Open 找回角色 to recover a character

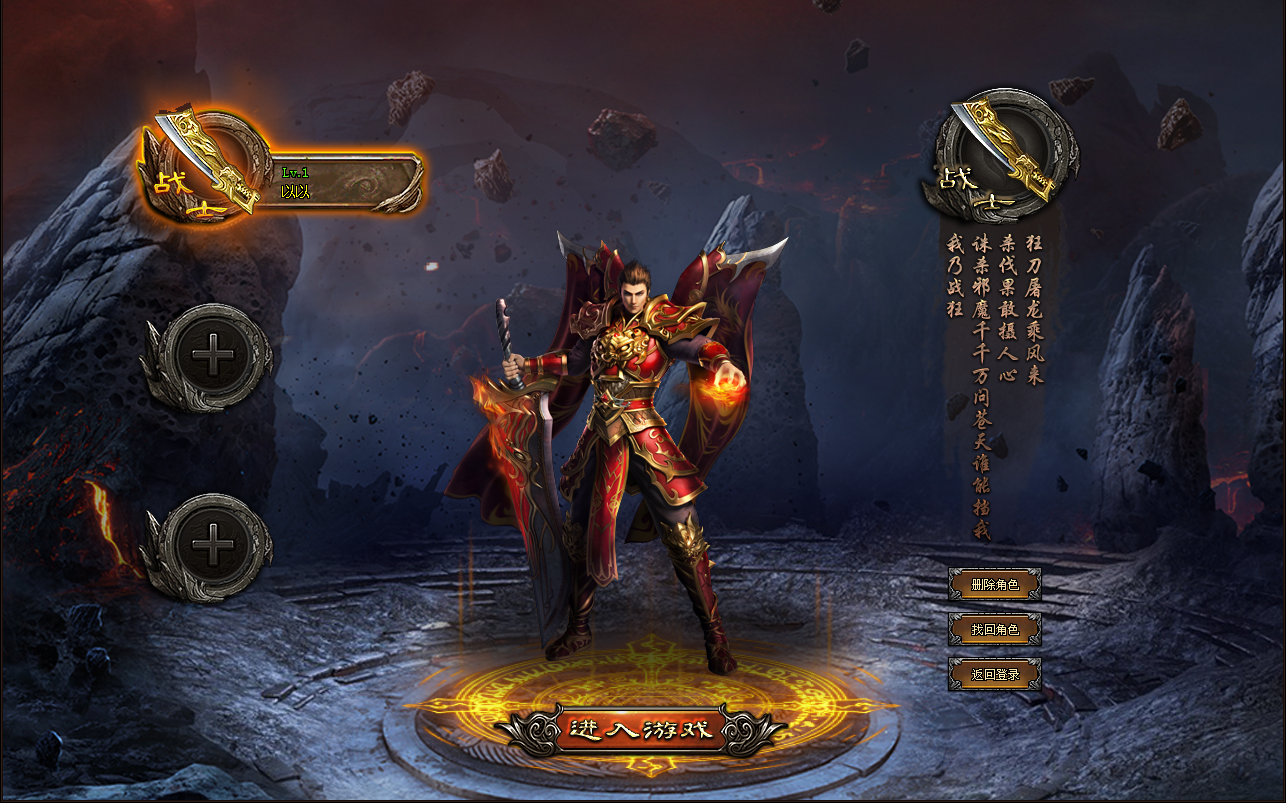995,629
